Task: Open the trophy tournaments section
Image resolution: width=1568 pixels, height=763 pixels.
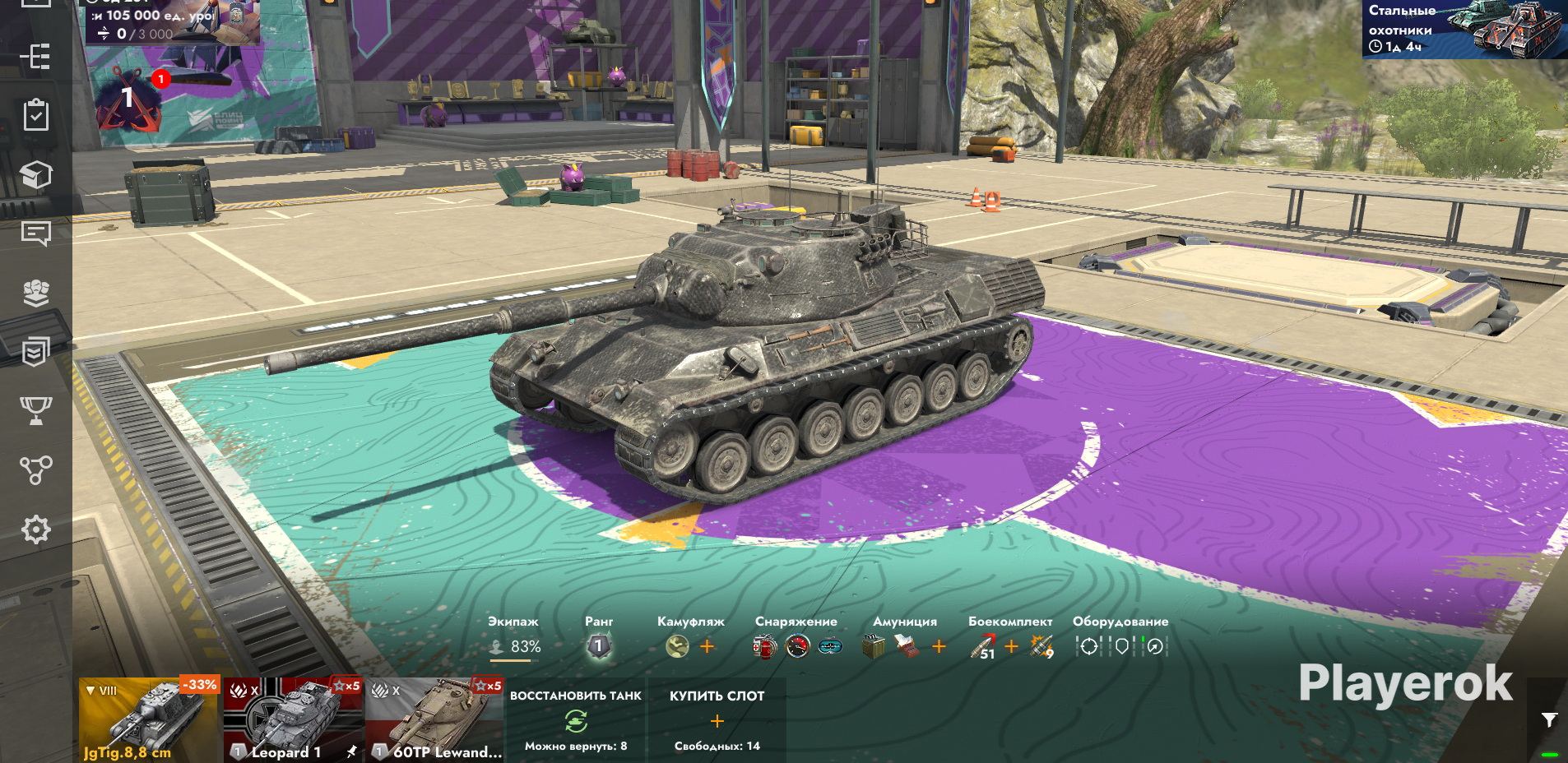Action: tap(35, 409)
